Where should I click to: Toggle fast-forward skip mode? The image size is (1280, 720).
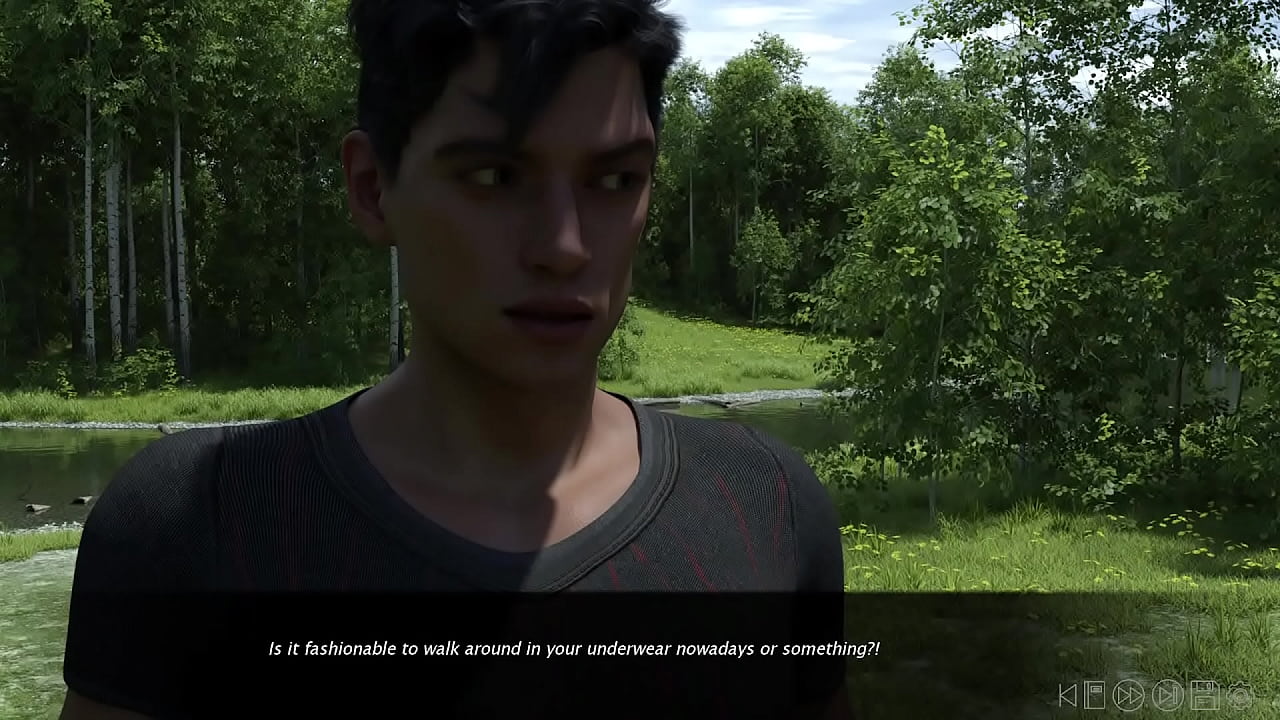(1129, 694)
